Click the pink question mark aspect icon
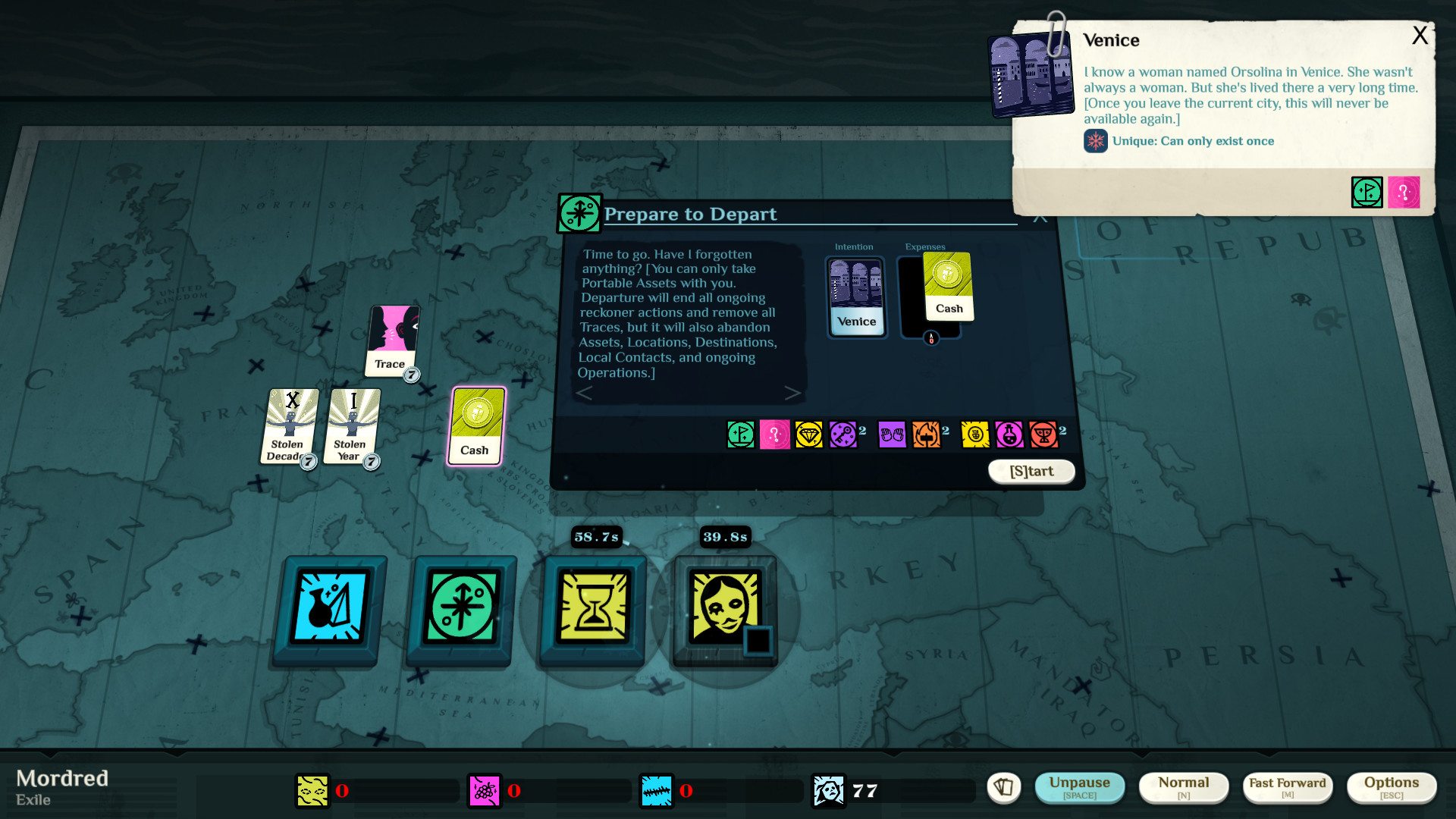Viewport: 1456px width, 819px height. pyautogui.click(x=775, y=435)
